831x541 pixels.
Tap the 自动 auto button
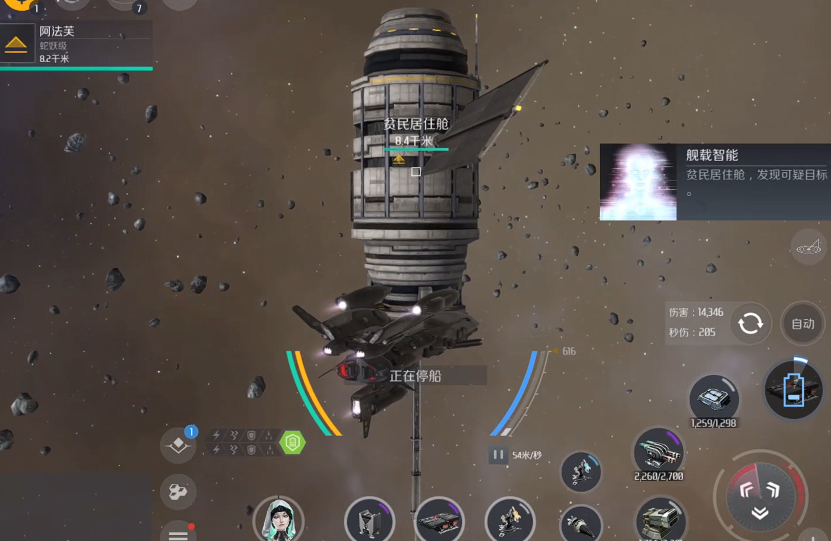[x=802, y=323]
